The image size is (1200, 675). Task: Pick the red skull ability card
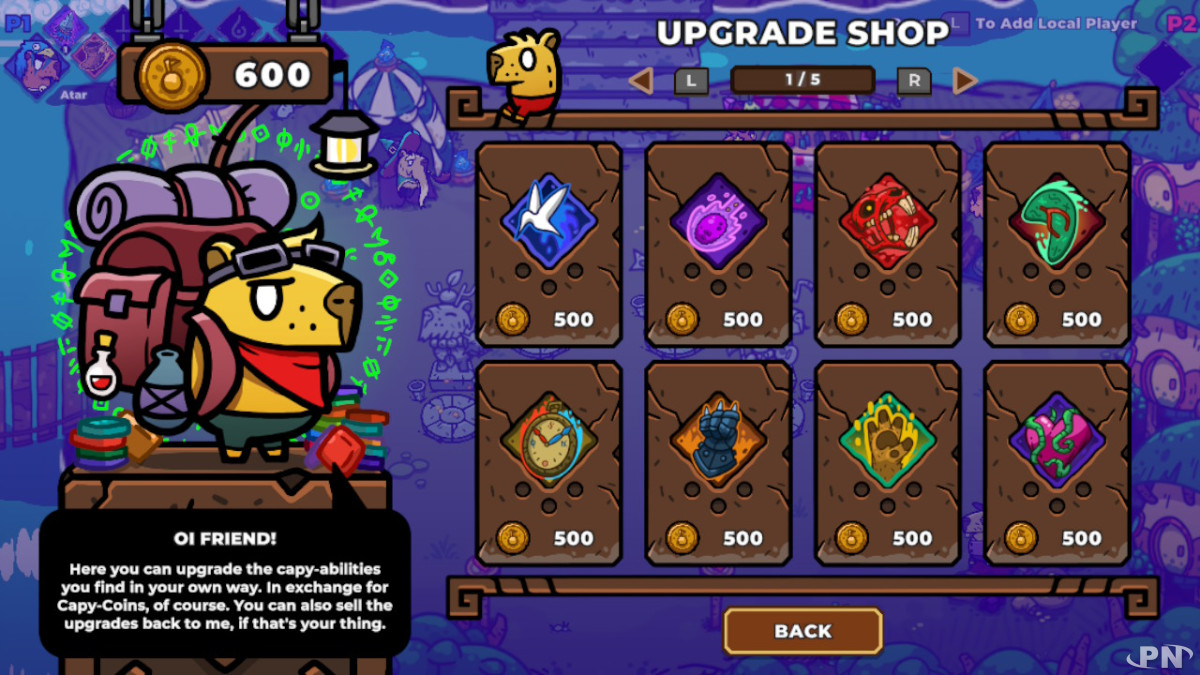[x=888, y=244]
